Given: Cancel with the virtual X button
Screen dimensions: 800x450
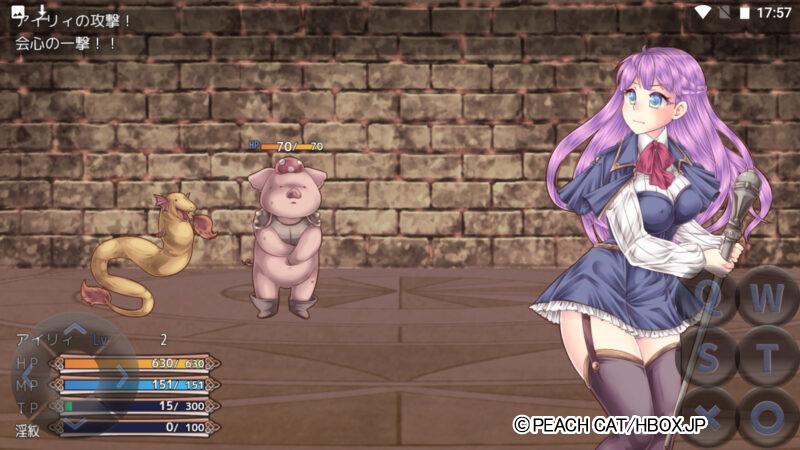Looking at the screenshot, I should (708, 414).
